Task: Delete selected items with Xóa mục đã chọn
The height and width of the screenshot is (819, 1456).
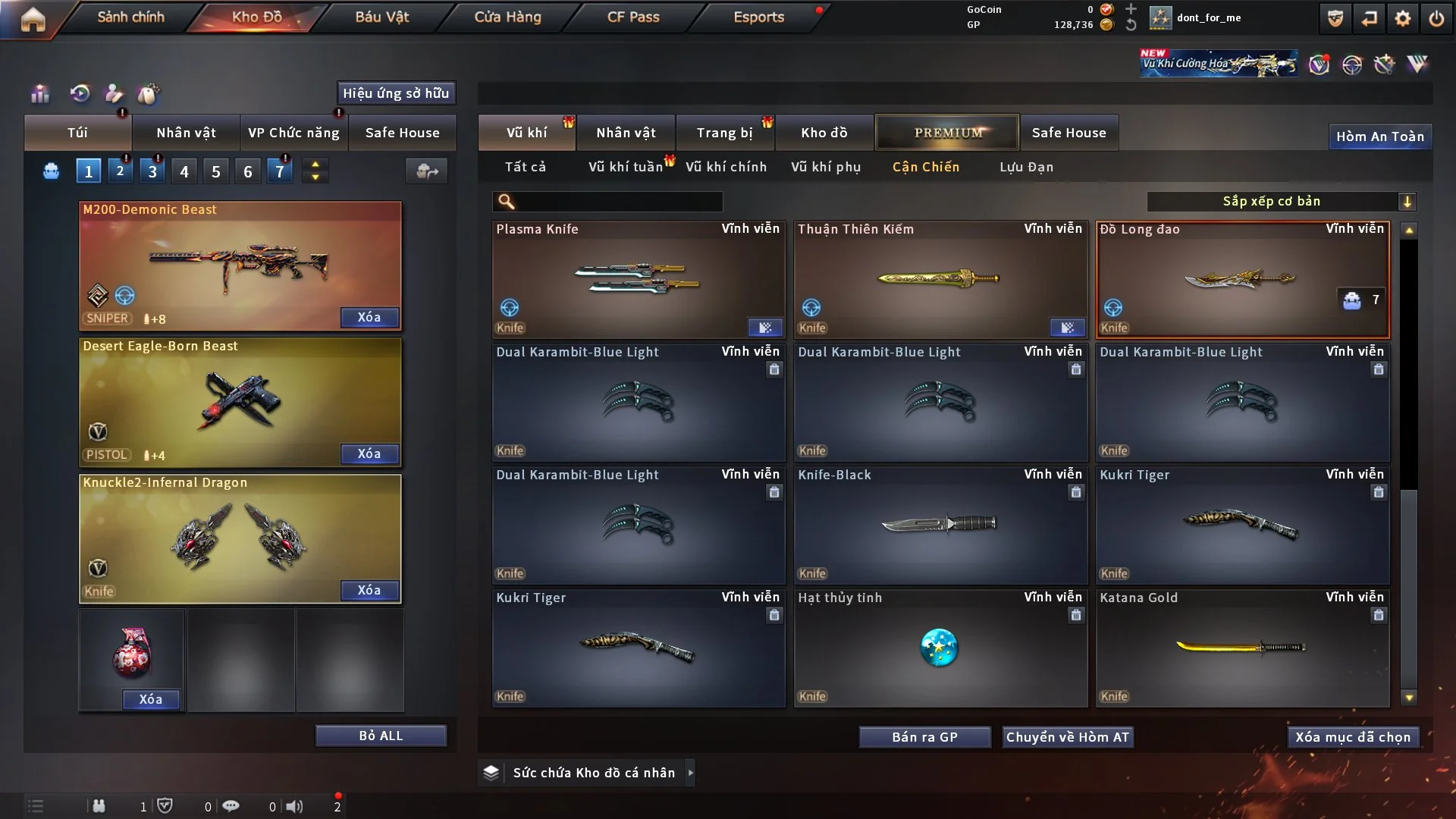Action: pos(1352,737)
